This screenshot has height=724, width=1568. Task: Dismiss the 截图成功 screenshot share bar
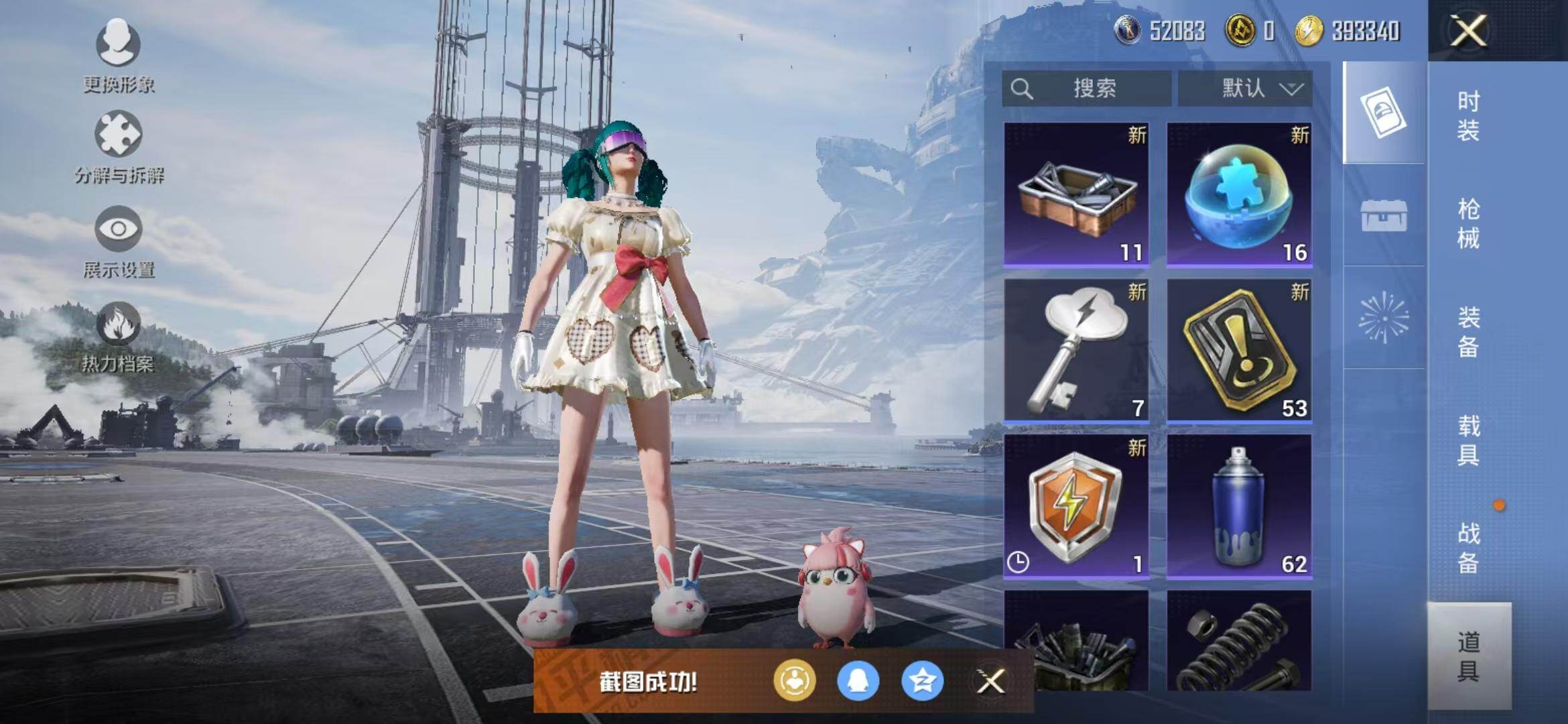(x=990, y=682)
